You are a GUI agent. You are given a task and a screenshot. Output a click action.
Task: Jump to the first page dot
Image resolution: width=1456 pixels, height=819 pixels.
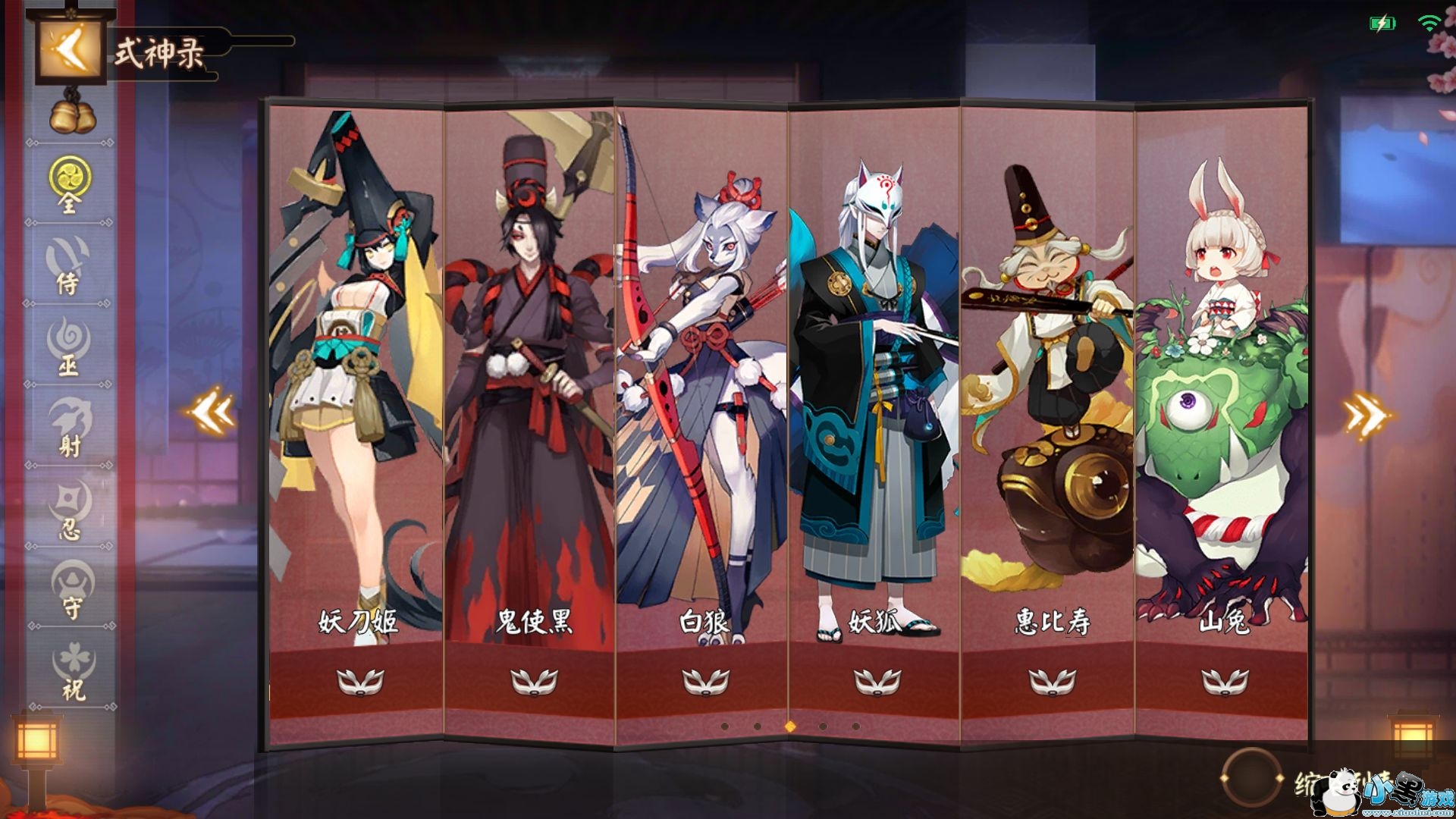coord(725,726)
